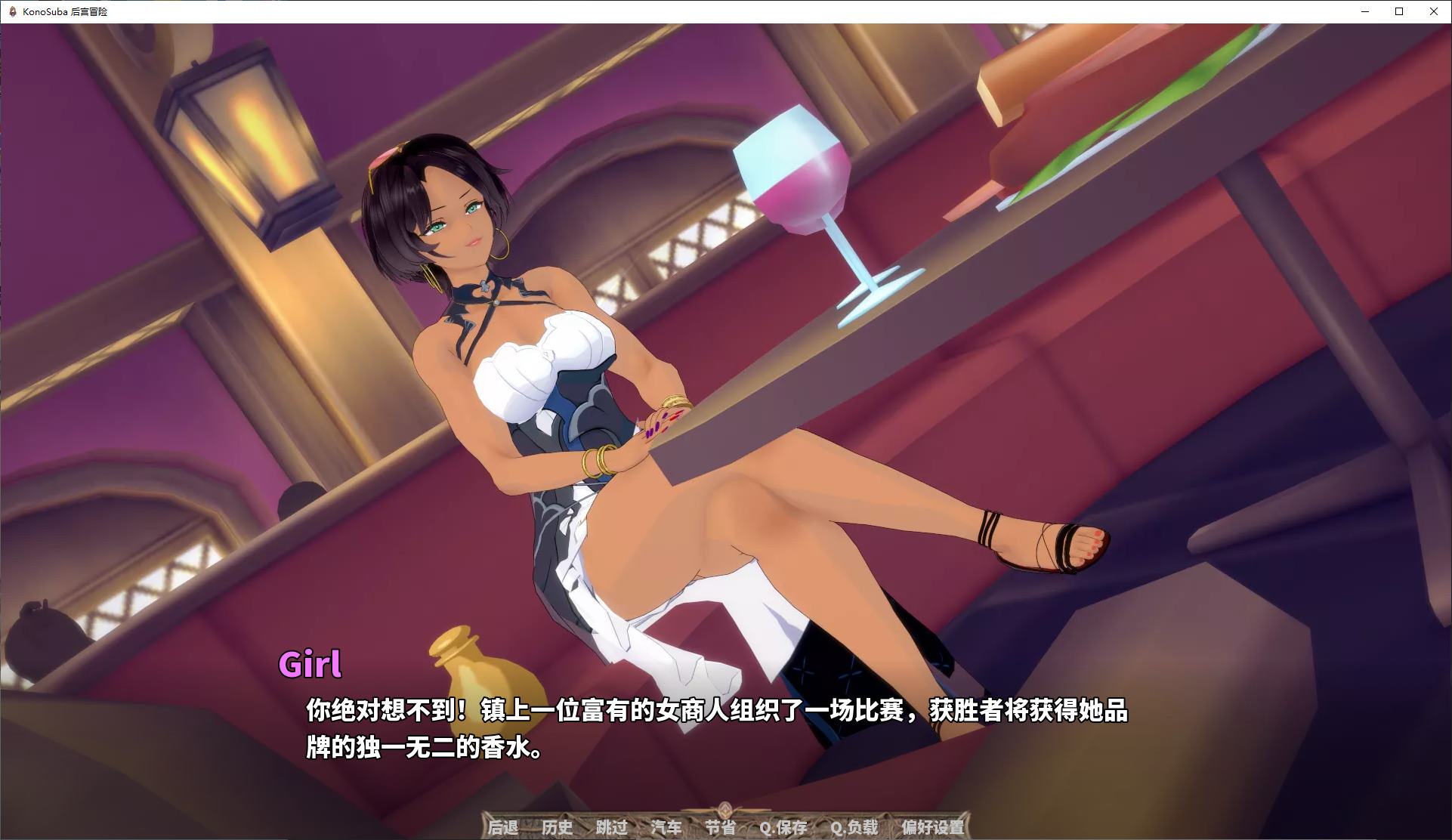Close the KonoSuba 后宫冒险 window
This screenshot has width=1452, height=840.
[x=1434, y=12]
